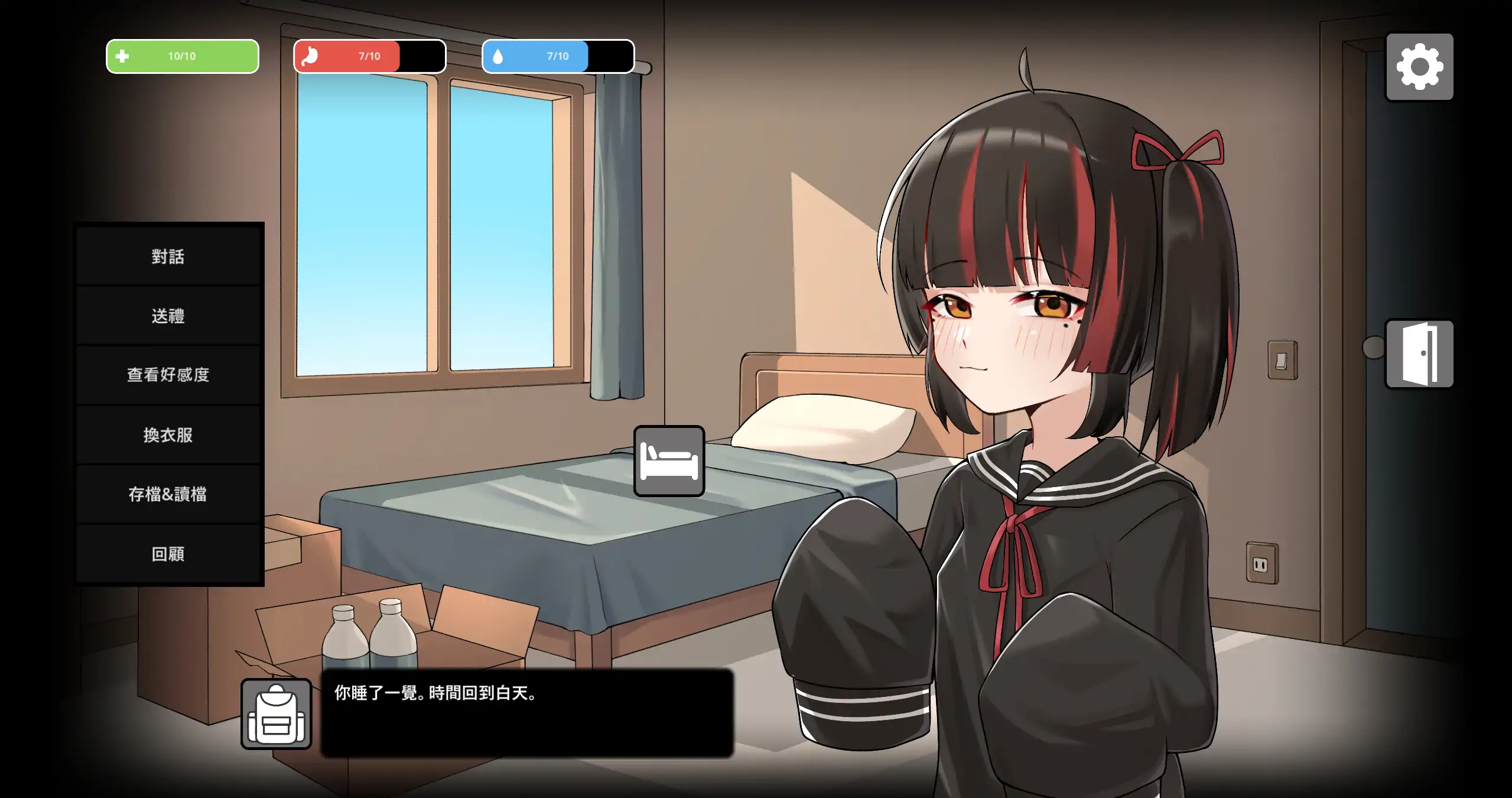The height and width of the screenshot is (798, 1512).
Task: Open 存檔&讀檔 save and load screen
Action: [168, 494]
